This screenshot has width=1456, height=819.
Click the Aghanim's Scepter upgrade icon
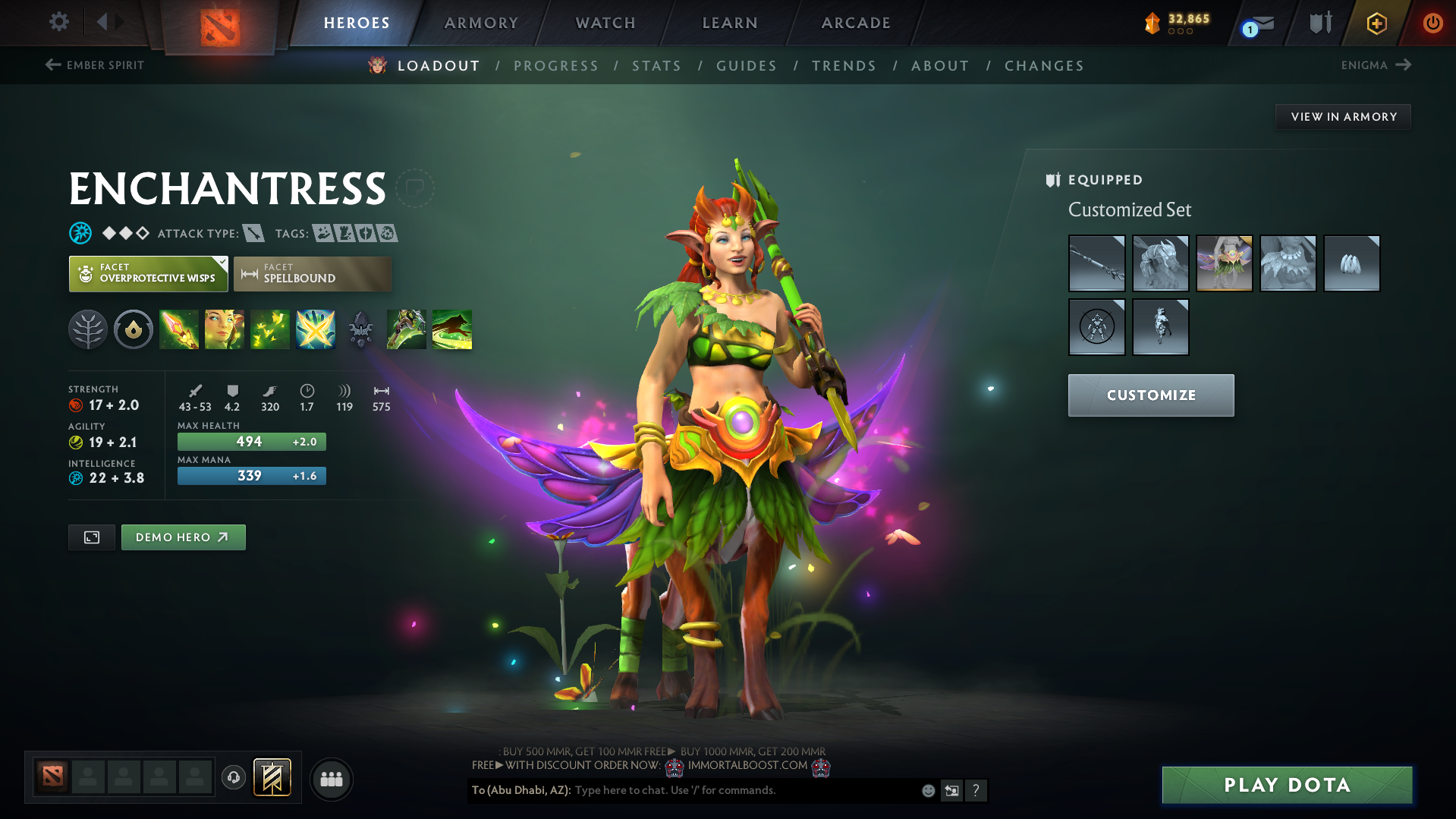coord(360,329)
